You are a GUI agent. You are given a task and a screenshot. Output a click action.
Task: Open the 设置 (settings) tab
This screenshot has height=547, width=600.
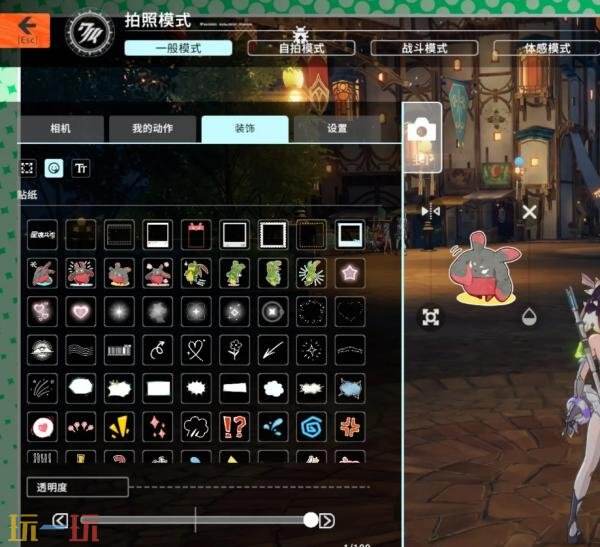click(337, 129)
